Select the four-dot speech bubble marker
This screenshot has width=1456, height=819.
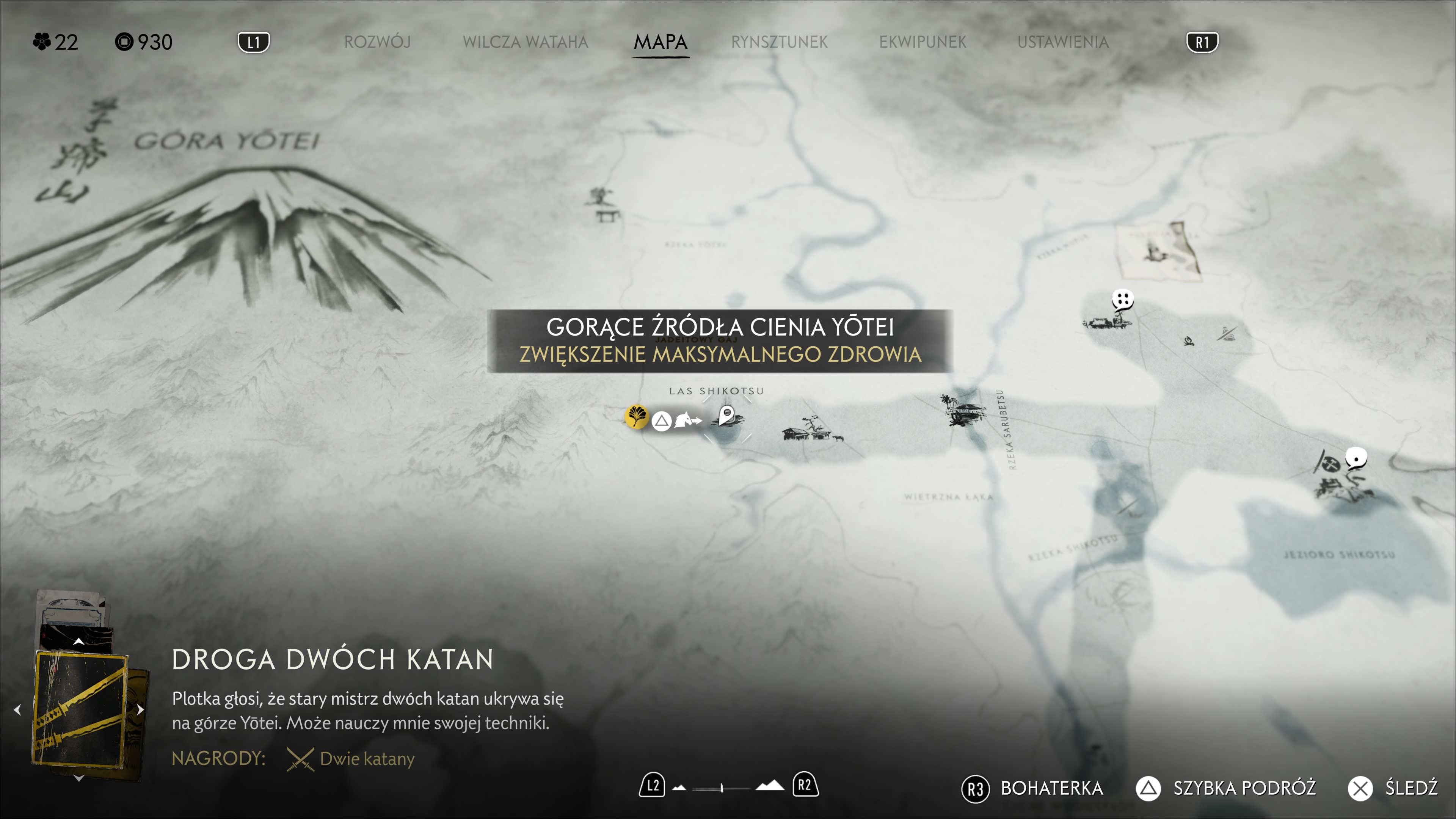pyautogui.click(x=1122, y=299)
